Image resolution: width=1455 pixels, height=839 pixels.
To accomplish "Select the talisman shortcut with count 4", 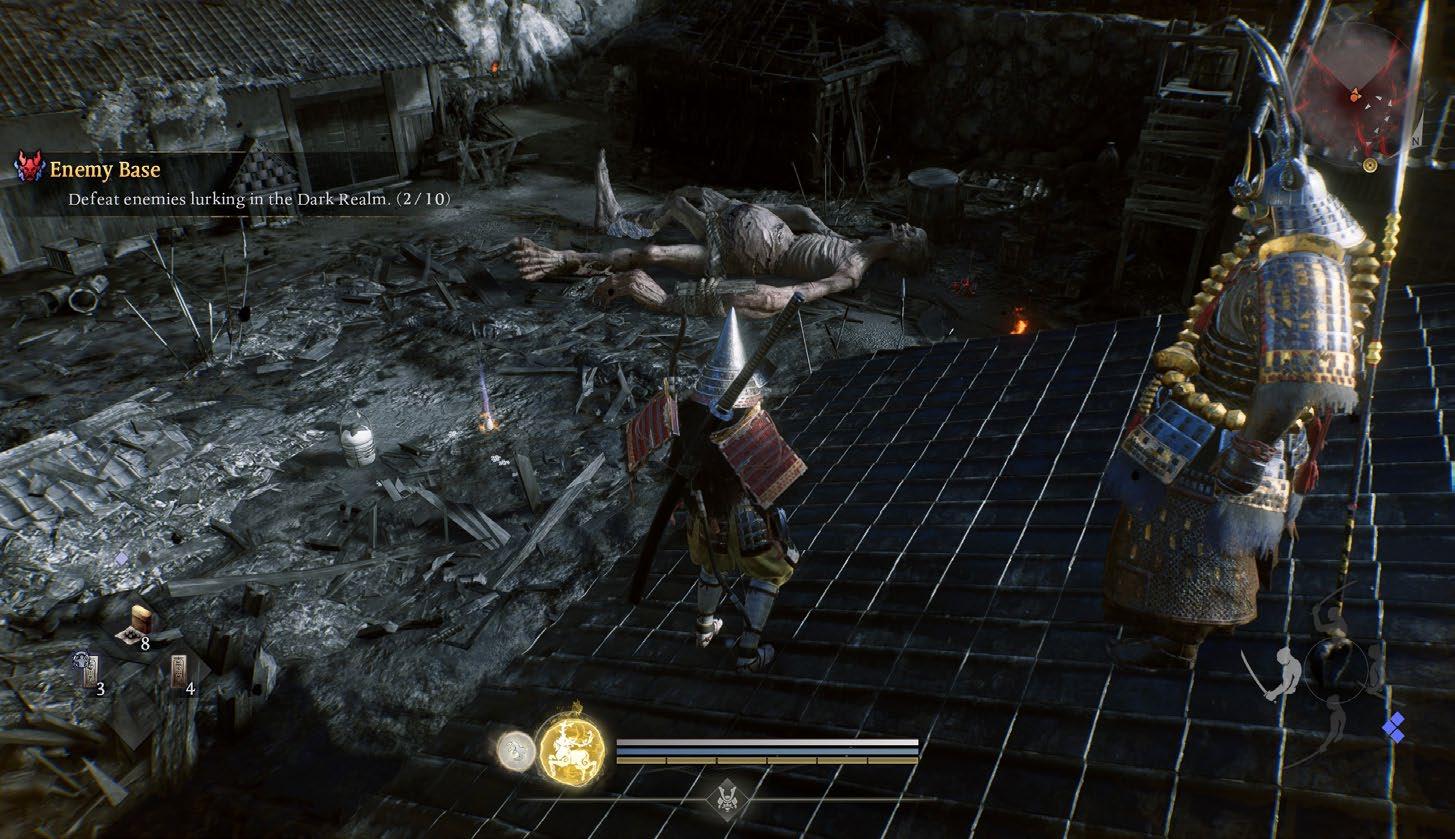I will (x=180, y=672).
